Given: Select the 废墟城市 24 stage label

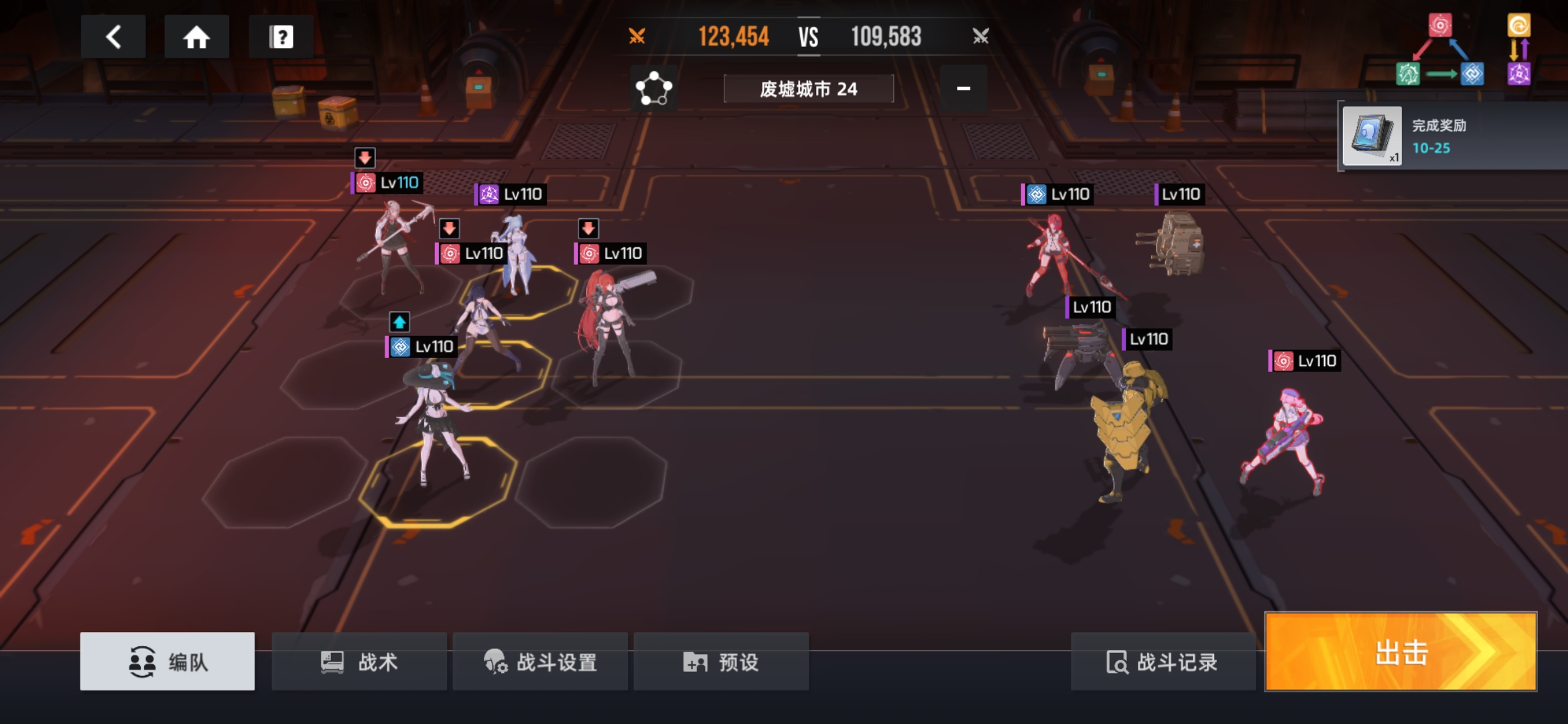Looking at the screenshot, I should tap(808, 89).
